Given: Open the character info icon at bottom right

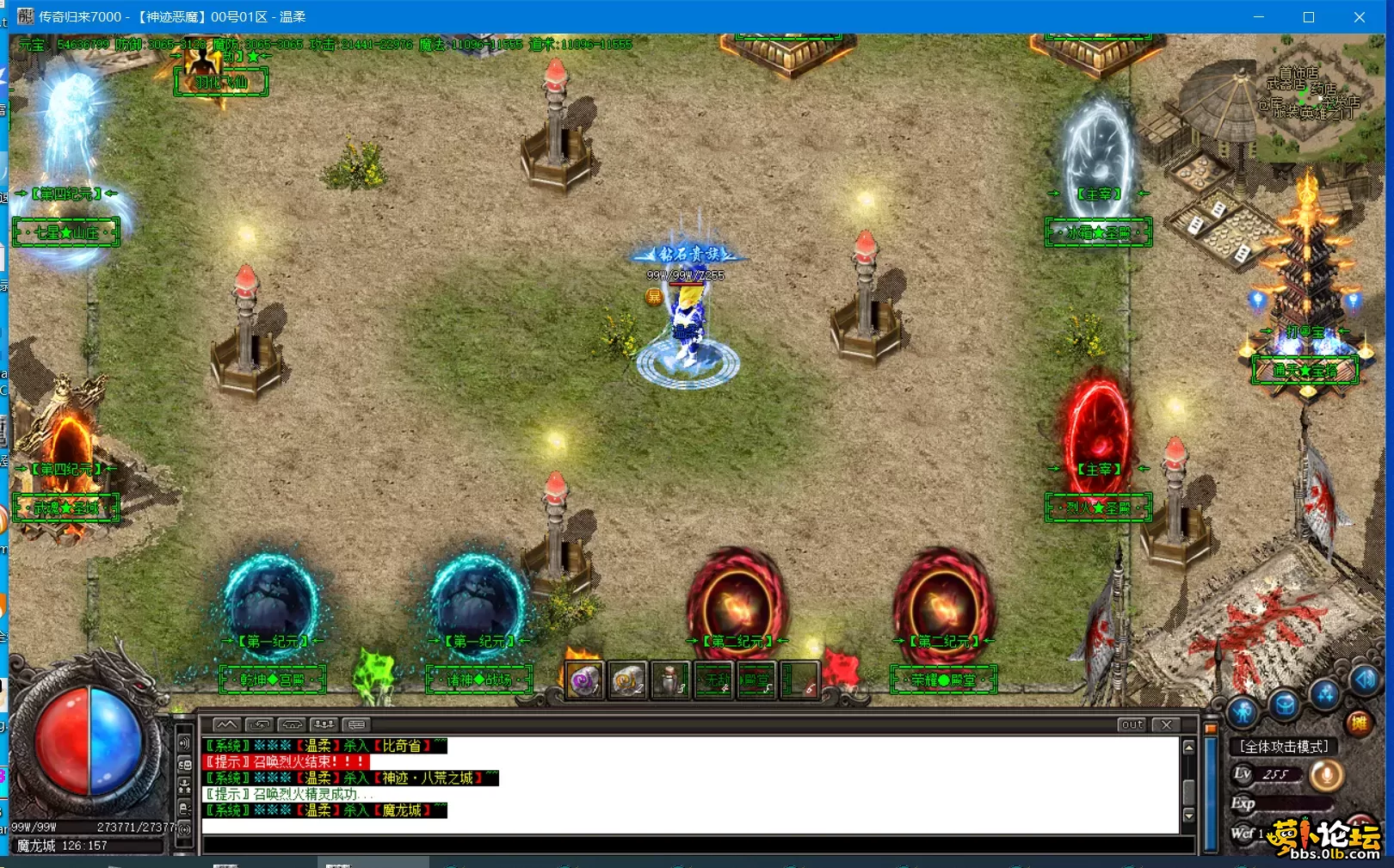Looking at the screenshot, I should pos(1243,710).
